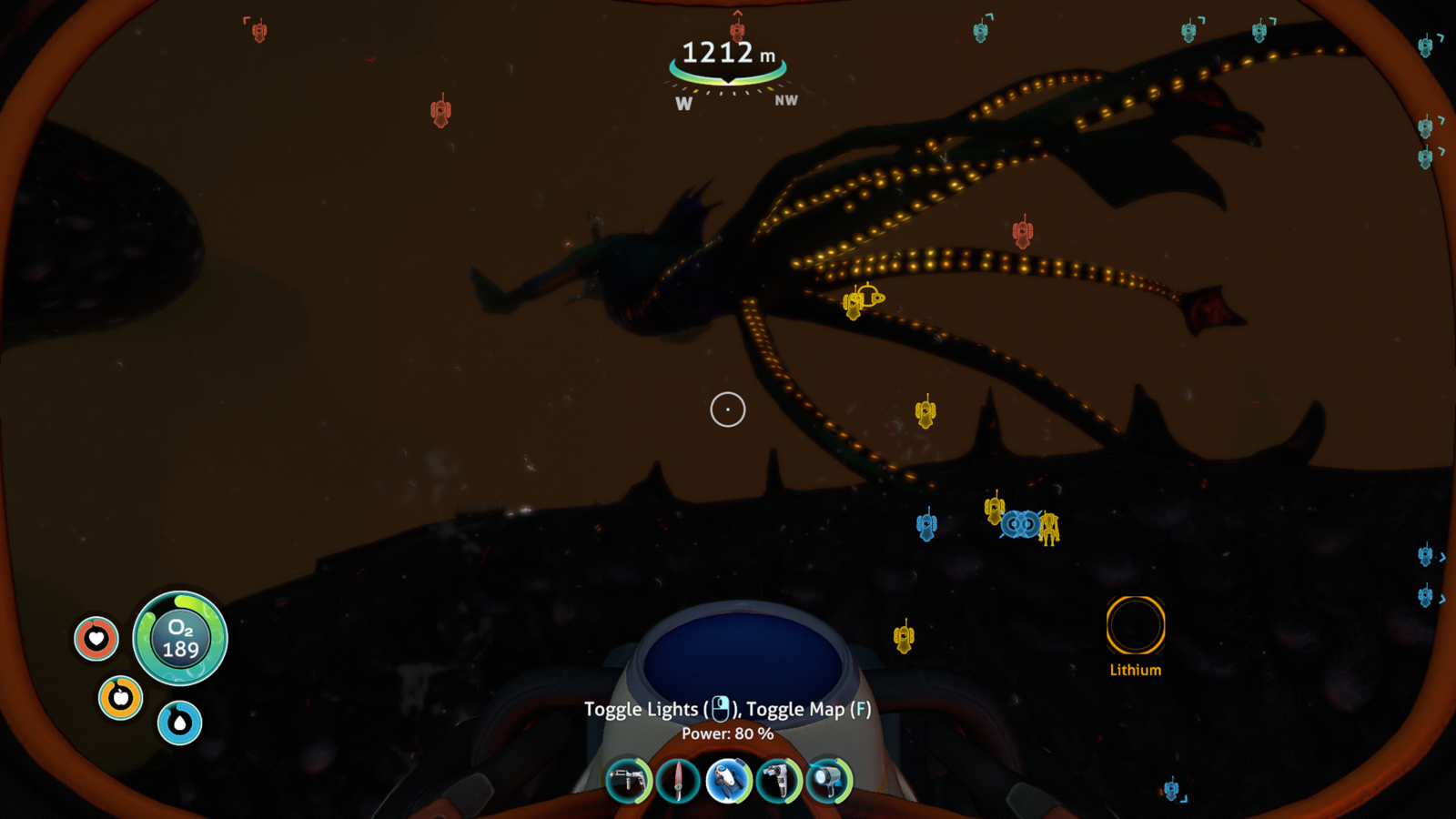The image size is (1456, 819).
Task: Choose the highlighted Seaglide slot
Action: [x=728, y=781]
